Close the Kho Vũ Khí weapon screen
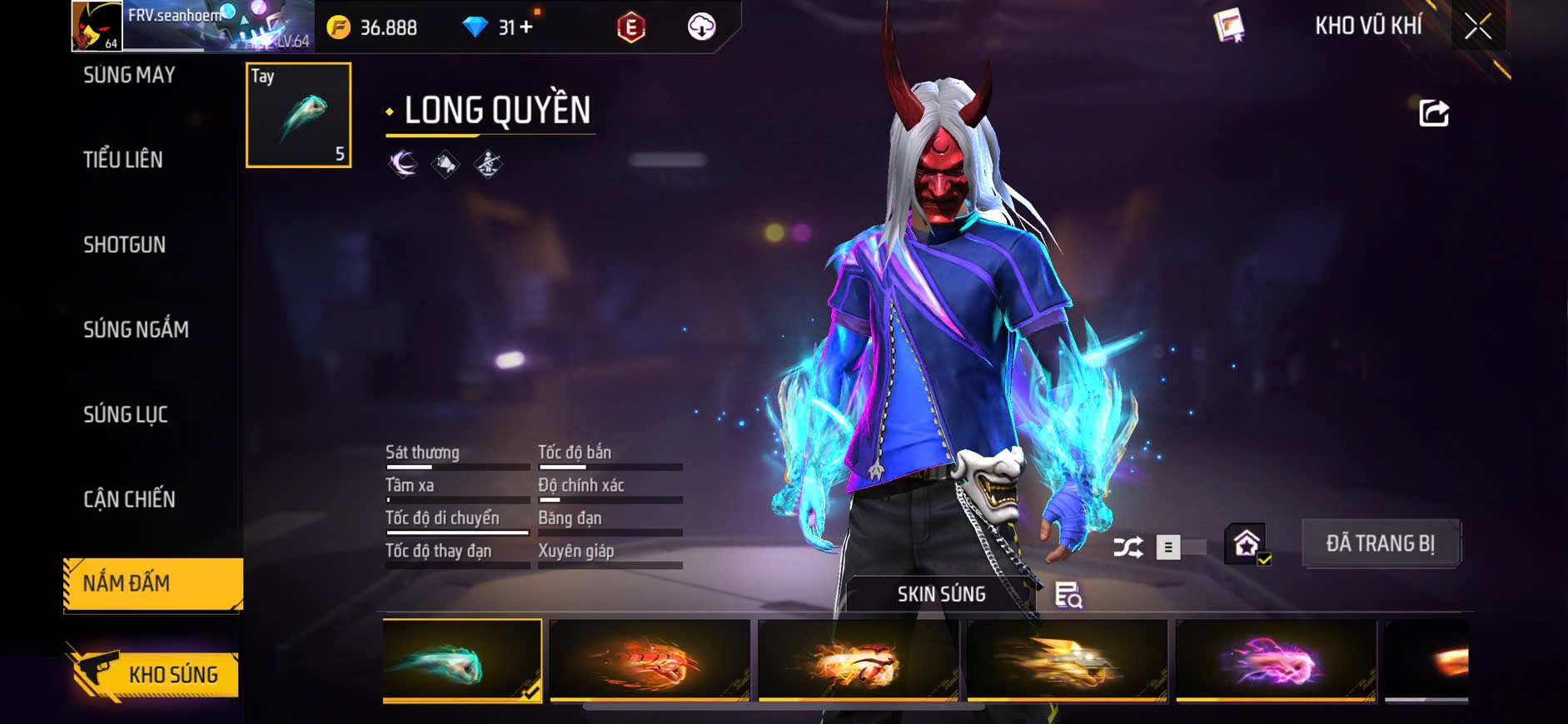The height and width of the screenshot is (724, 1568). point(1478,27)
